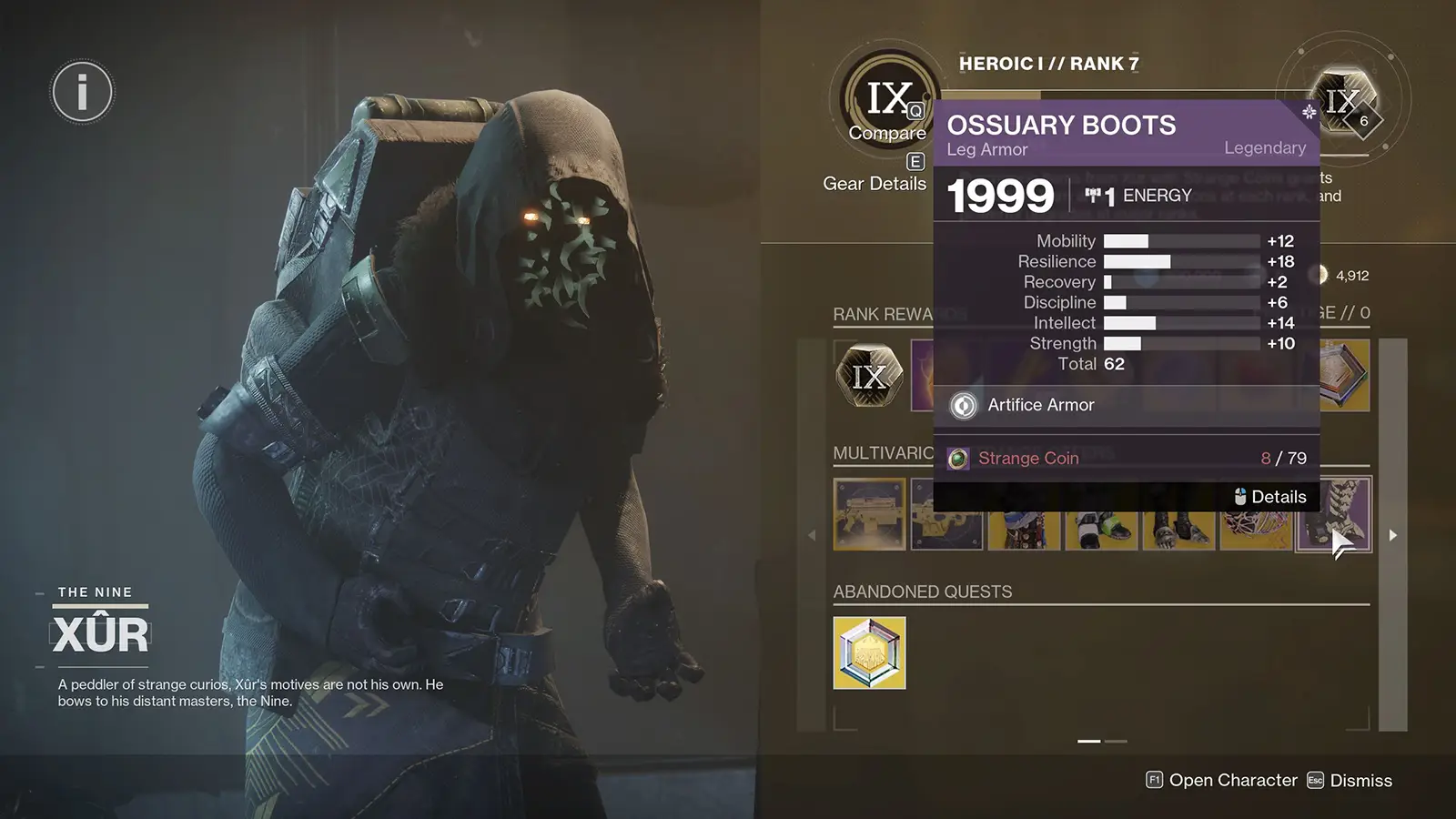Click Open Character at the bottom
This screenshot has width=1456, height=819.
coord(1231,780)
